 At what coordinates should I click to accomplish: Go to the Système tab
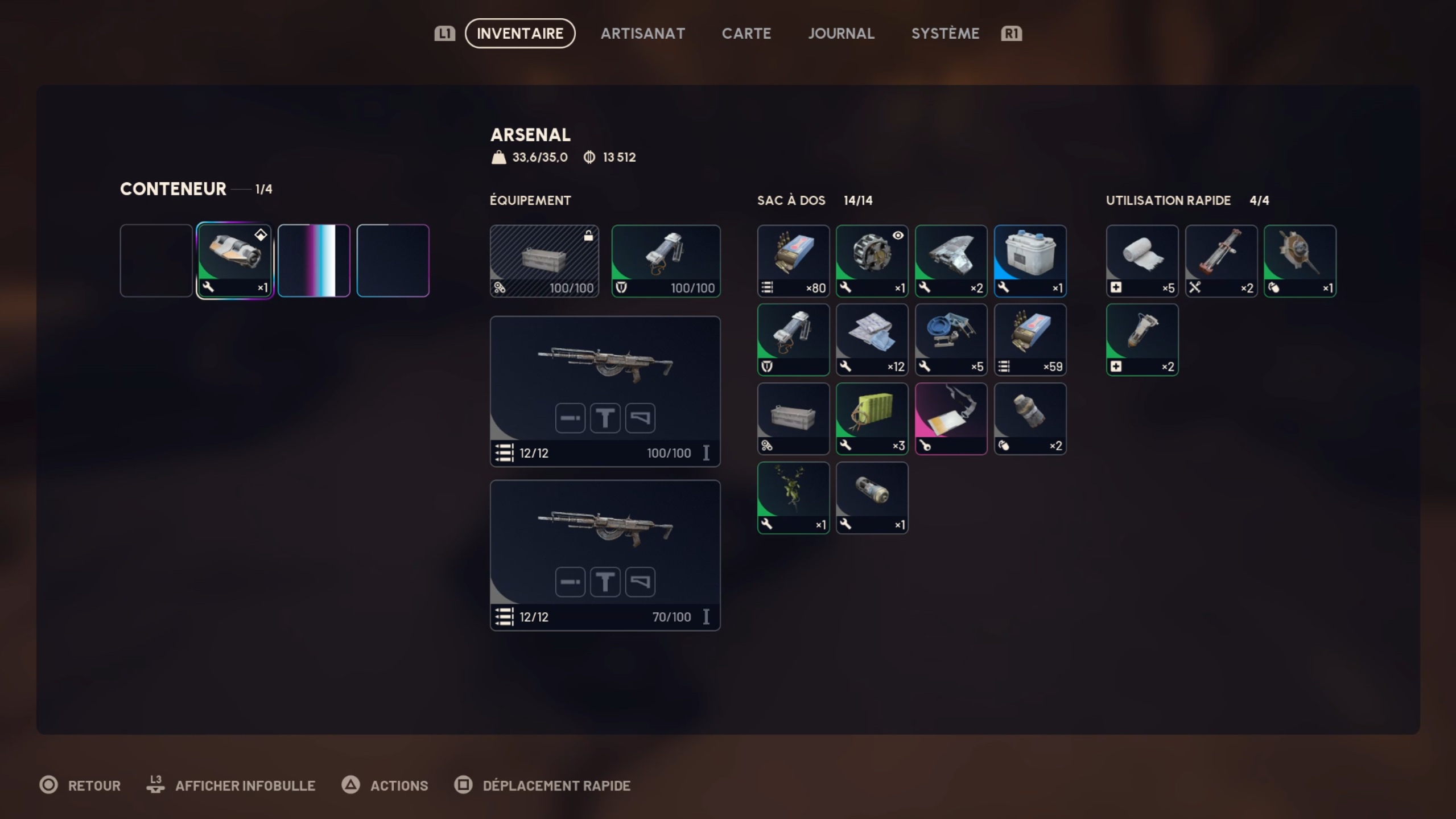pos(945,34)
